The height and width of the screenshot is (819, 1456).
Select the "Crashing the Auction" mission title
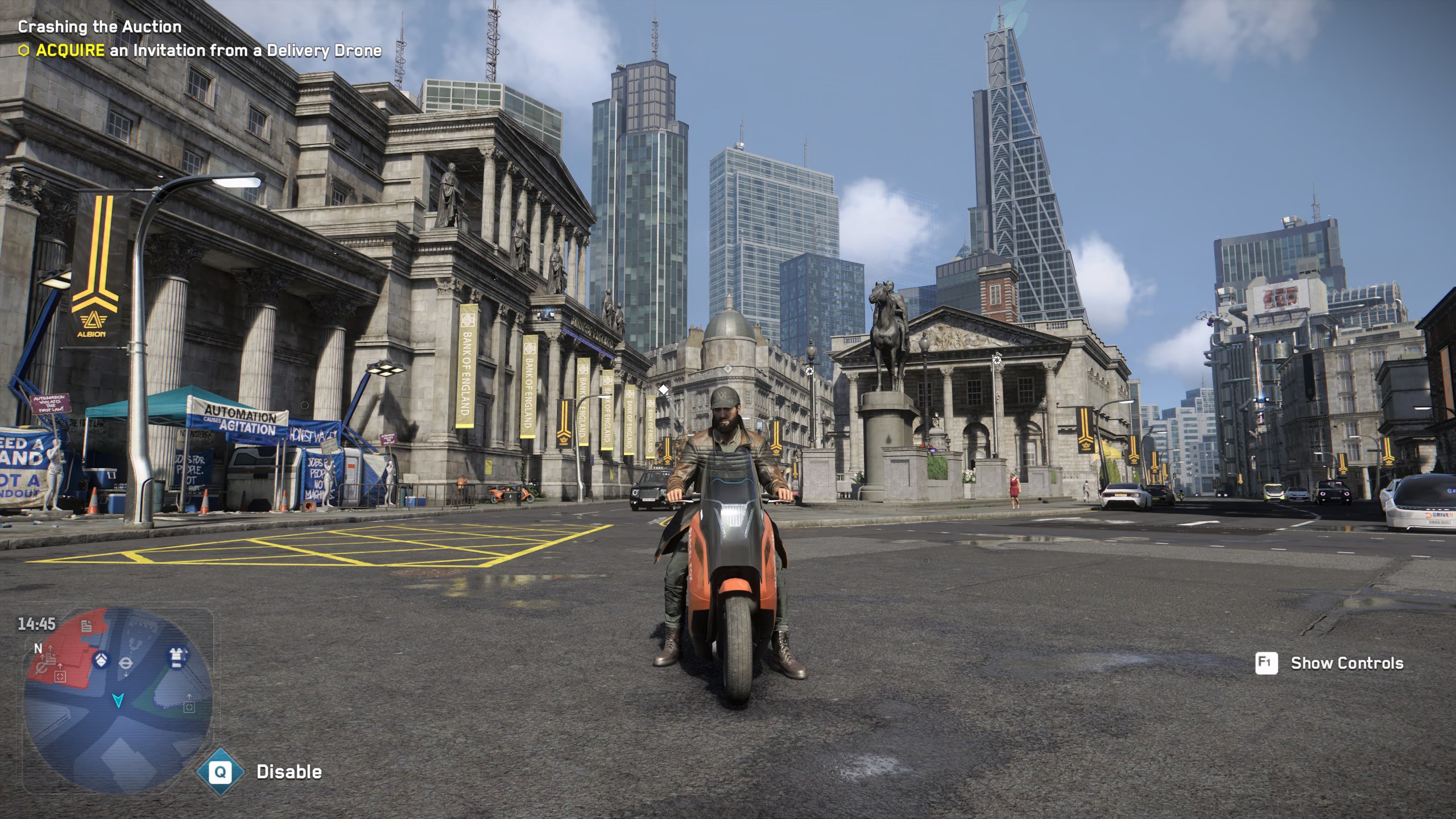[100, 27]
